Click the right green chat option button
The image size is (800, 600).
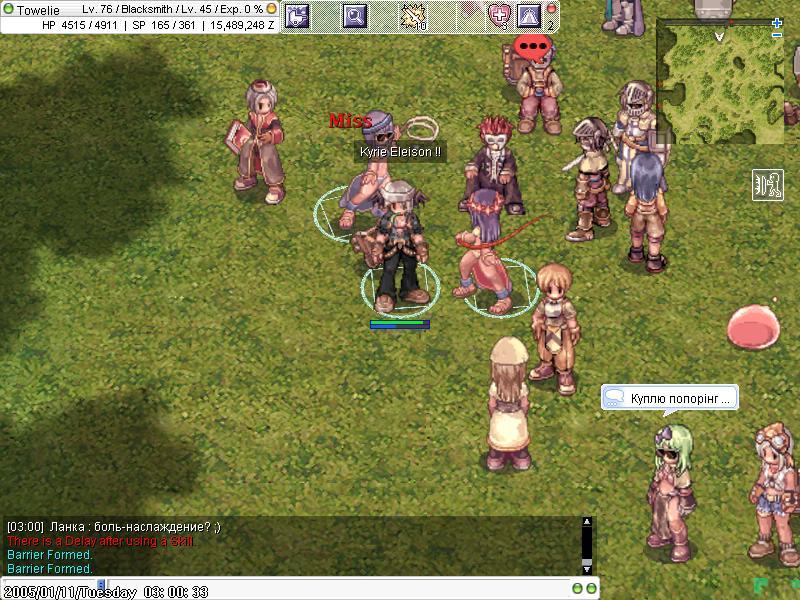click(590, 588)
